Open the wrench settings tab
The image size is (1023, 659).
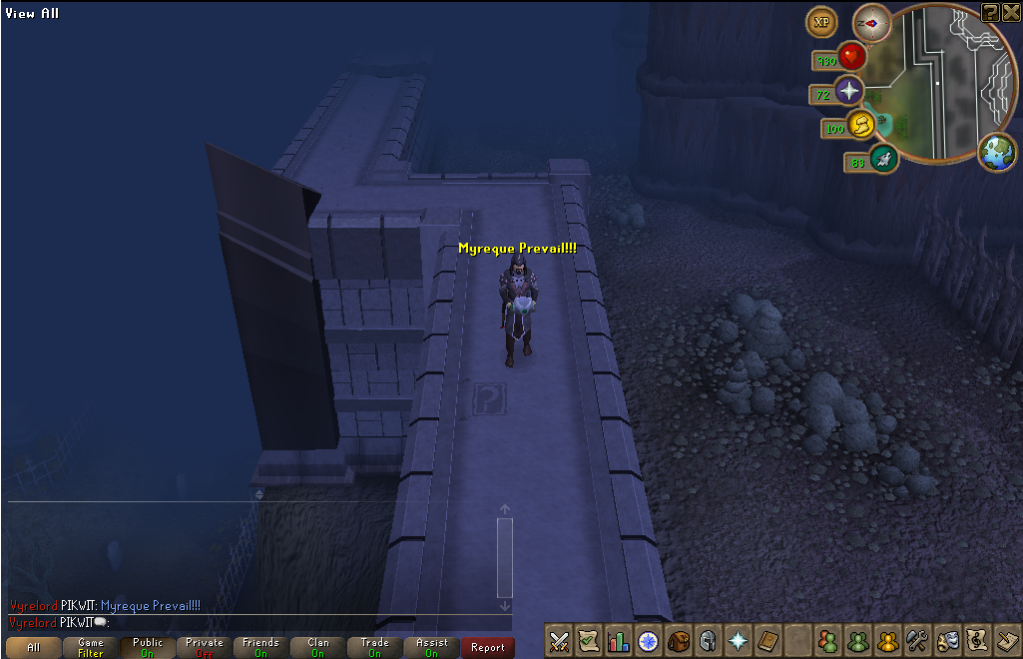pyautogui.click(x=917, y=640)
